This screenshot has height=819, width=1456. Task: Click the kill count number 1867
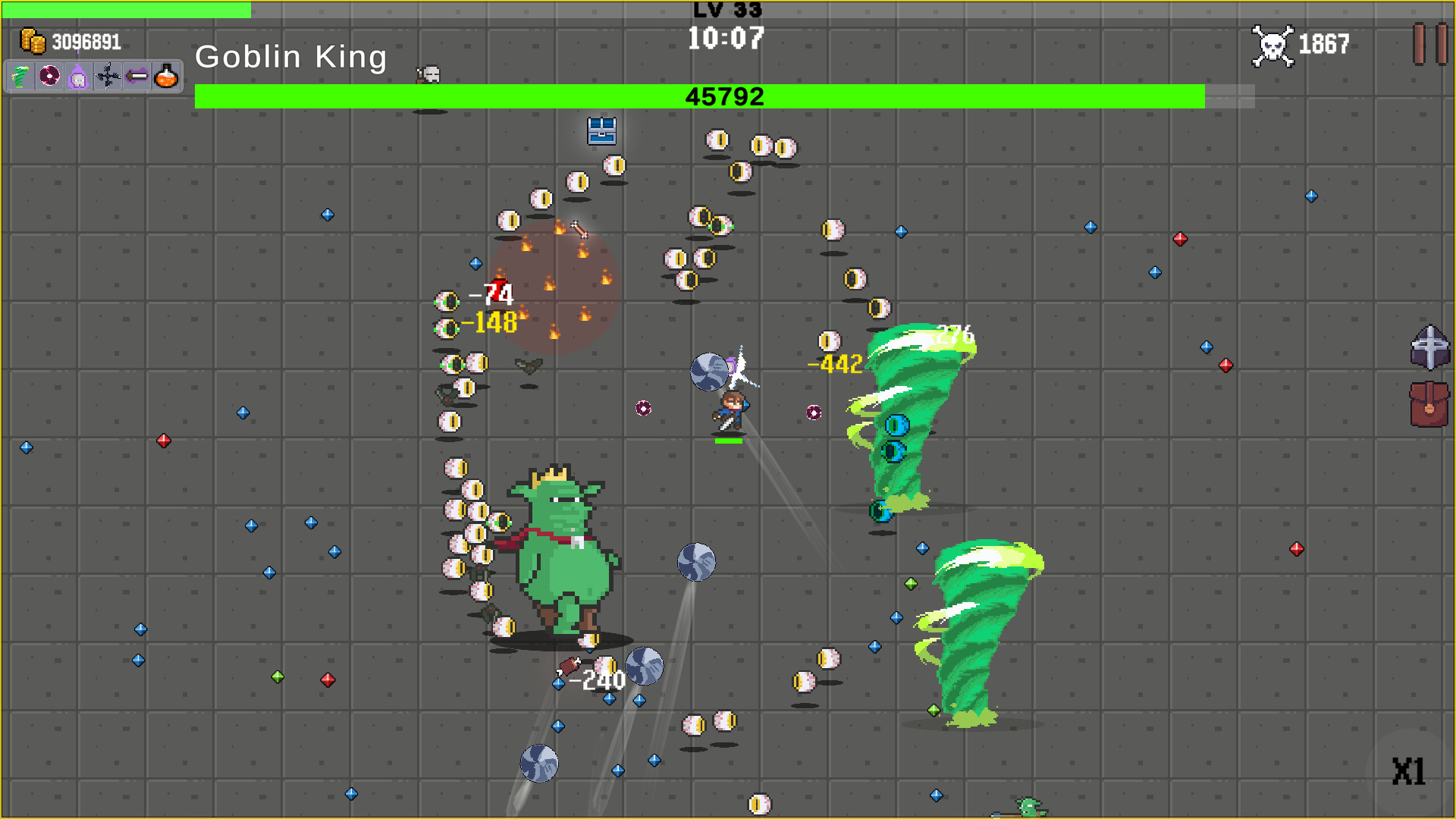(x=1323, y=44)
